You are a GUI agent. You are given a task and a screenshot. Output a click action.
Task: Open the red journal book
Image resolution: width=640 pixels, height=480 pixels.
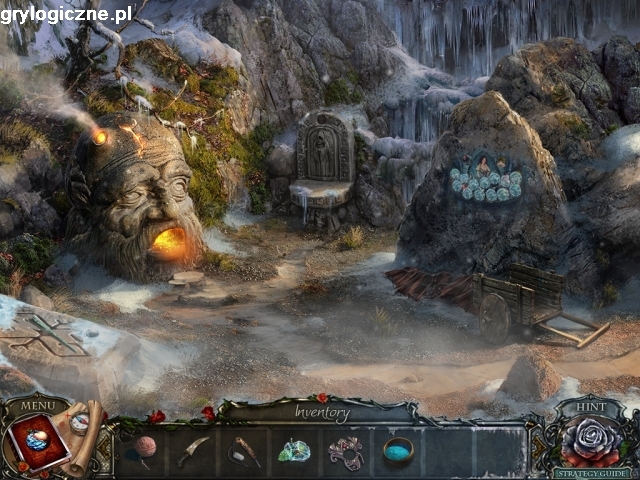tap(37, 443)
